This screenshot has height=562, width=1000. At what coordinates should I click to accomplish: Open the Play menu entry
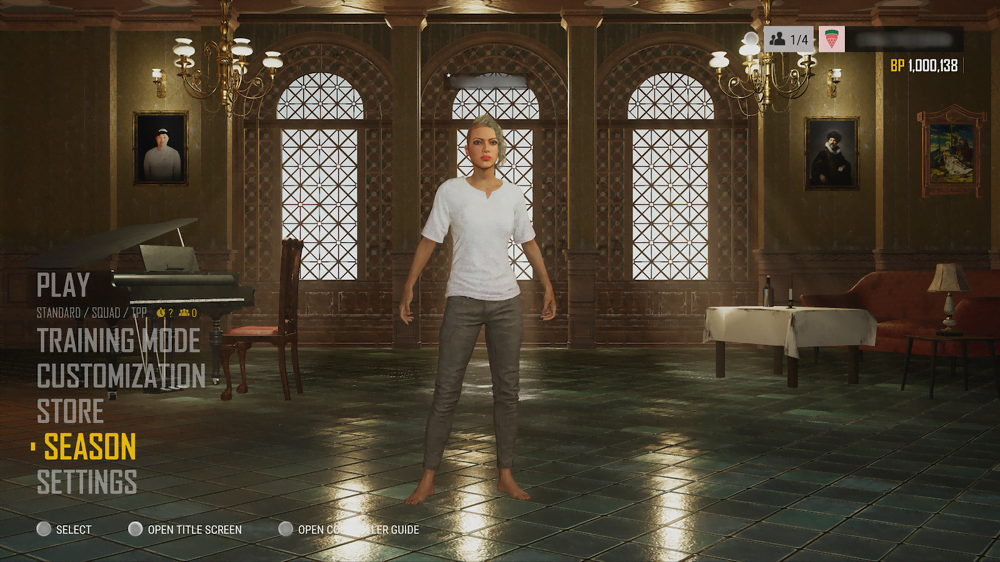63,286
